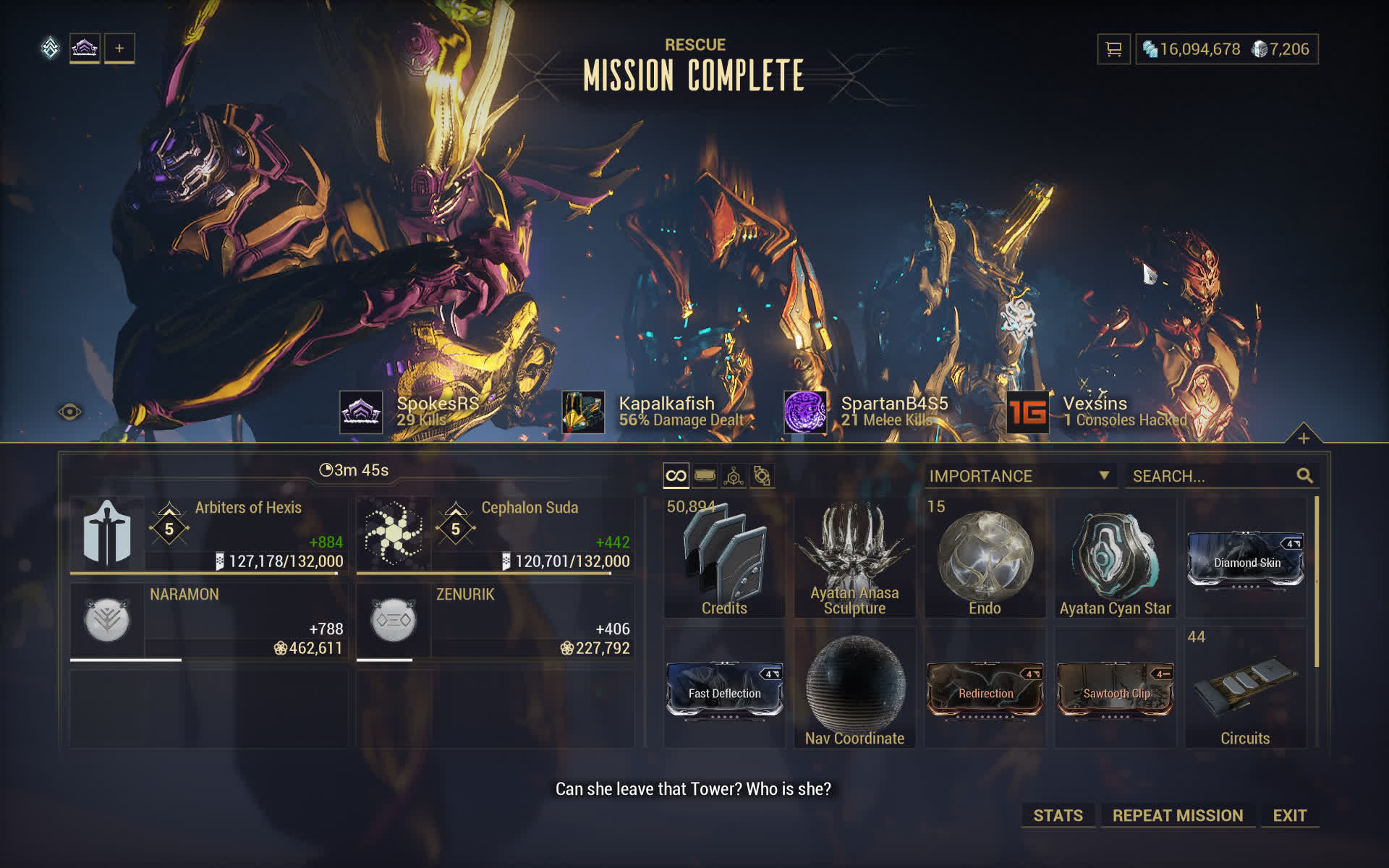
Task: Click Repeat Mission button
Action: [x=1177, y=815]
